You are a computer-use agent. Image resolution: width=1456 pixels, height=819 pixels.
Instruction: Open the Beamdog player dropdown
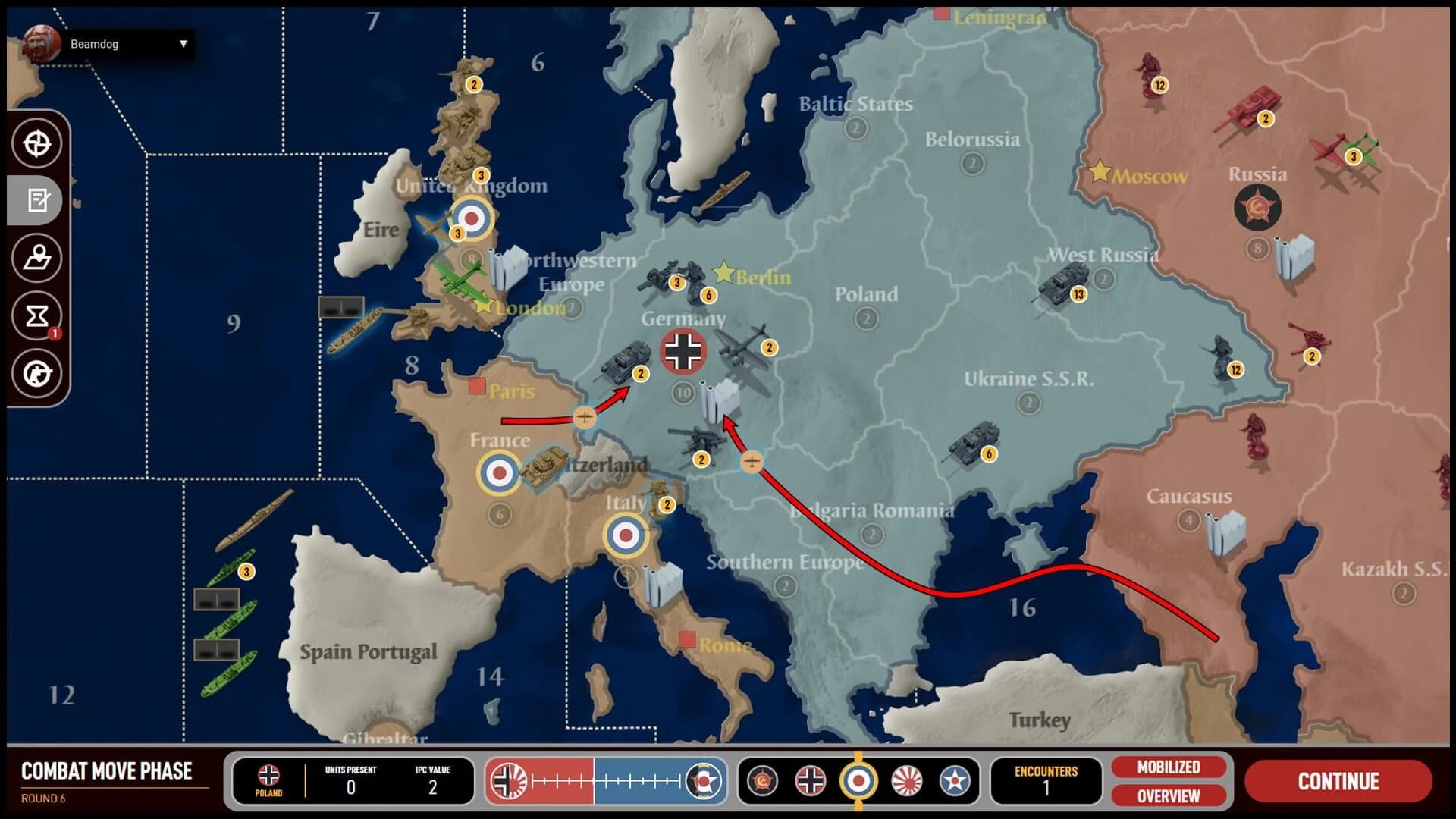pos(127,43)
